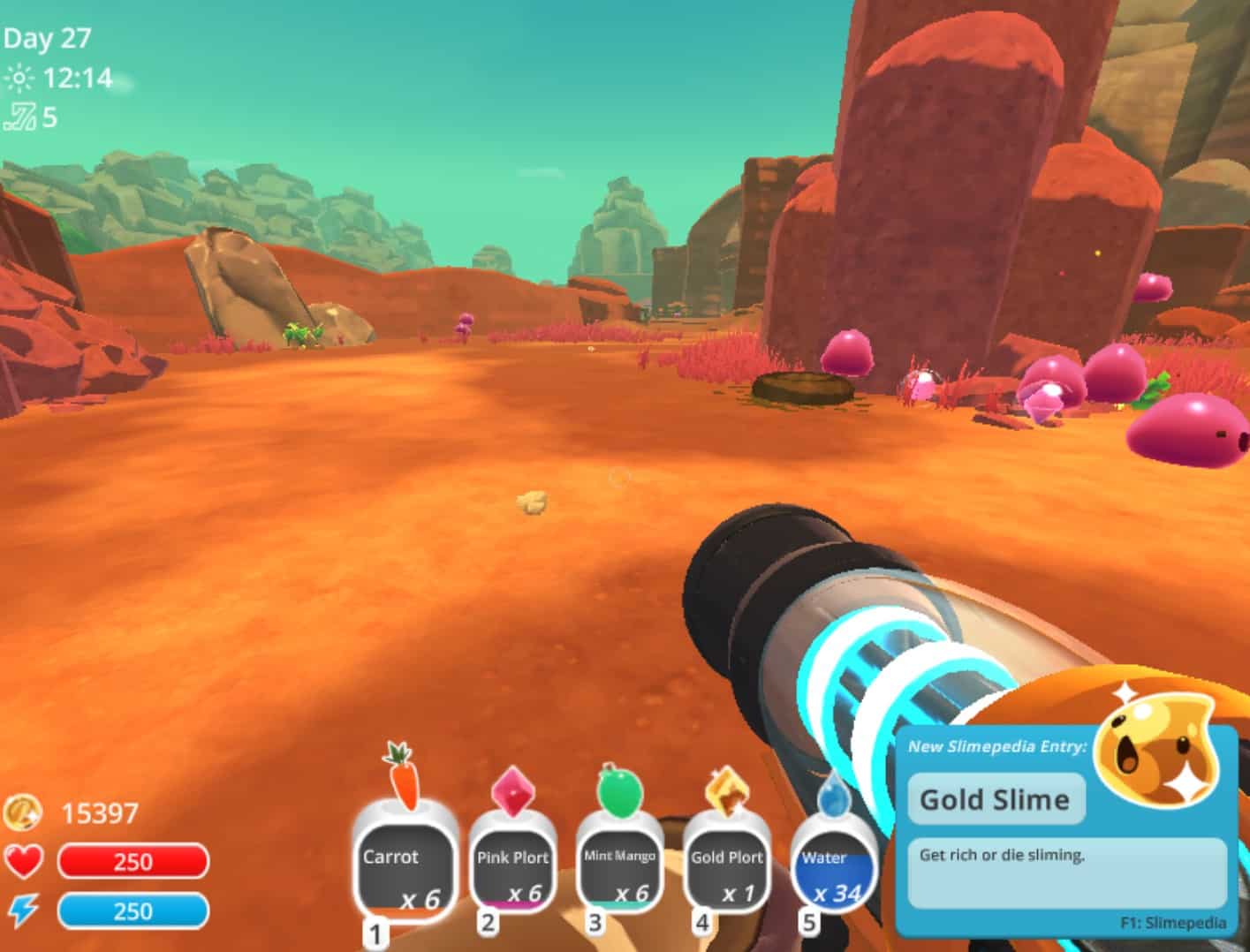Select the Pink Plort inventory slot
This screenshot has height=952, width=1250.
(x=512, y=868)
